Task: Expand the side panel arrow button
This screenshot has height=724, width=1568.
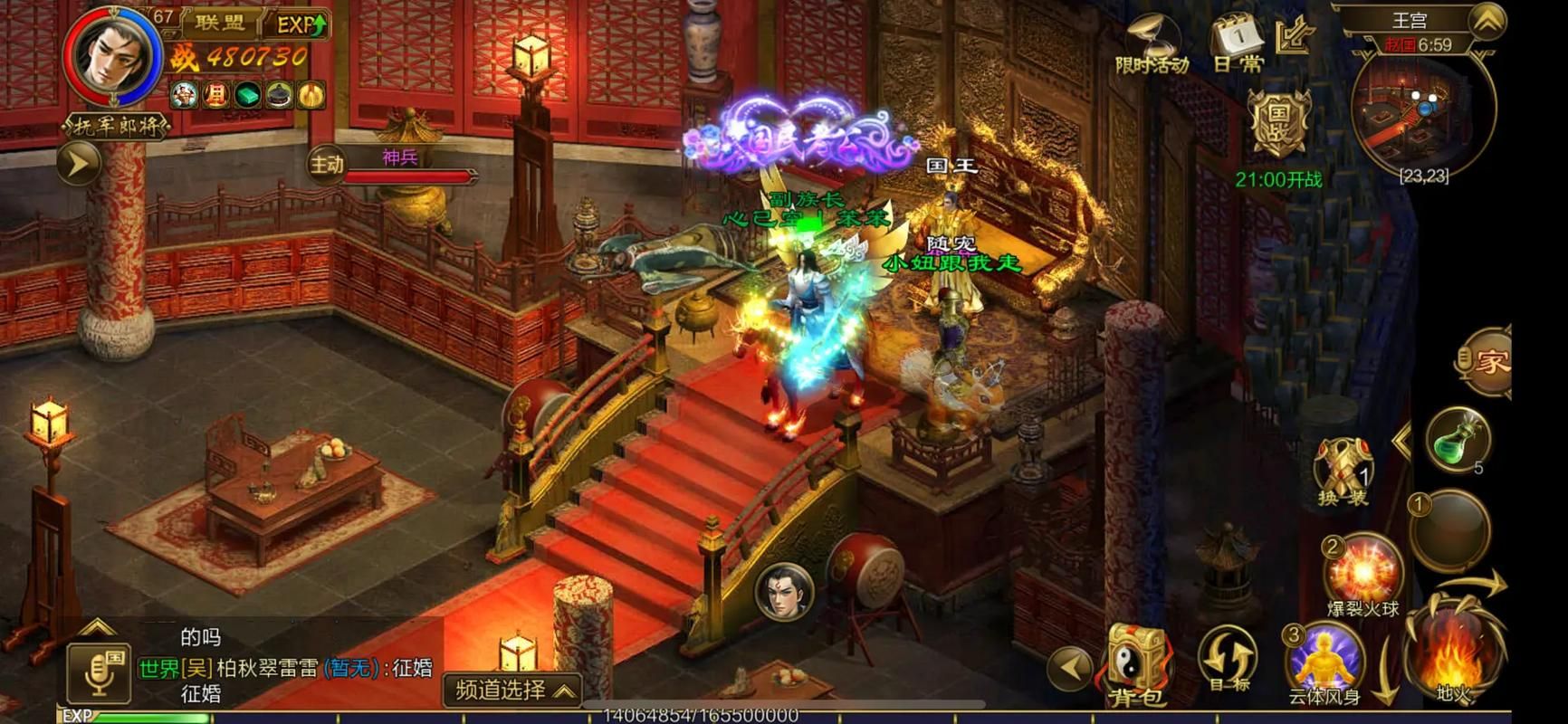Action: tap(79, 164)
